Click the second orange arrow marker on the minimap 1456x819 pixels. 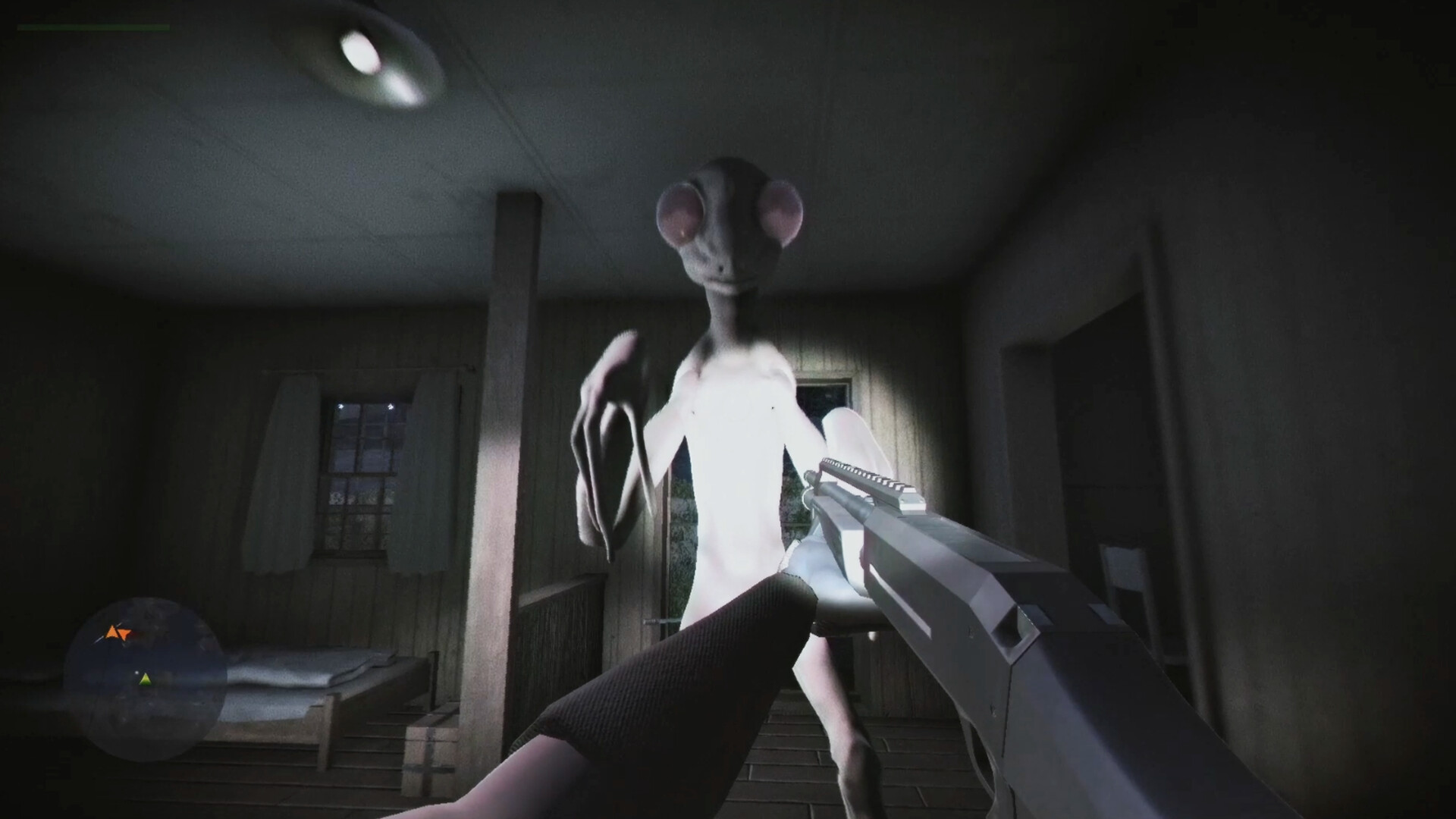[x=124, y=633]
